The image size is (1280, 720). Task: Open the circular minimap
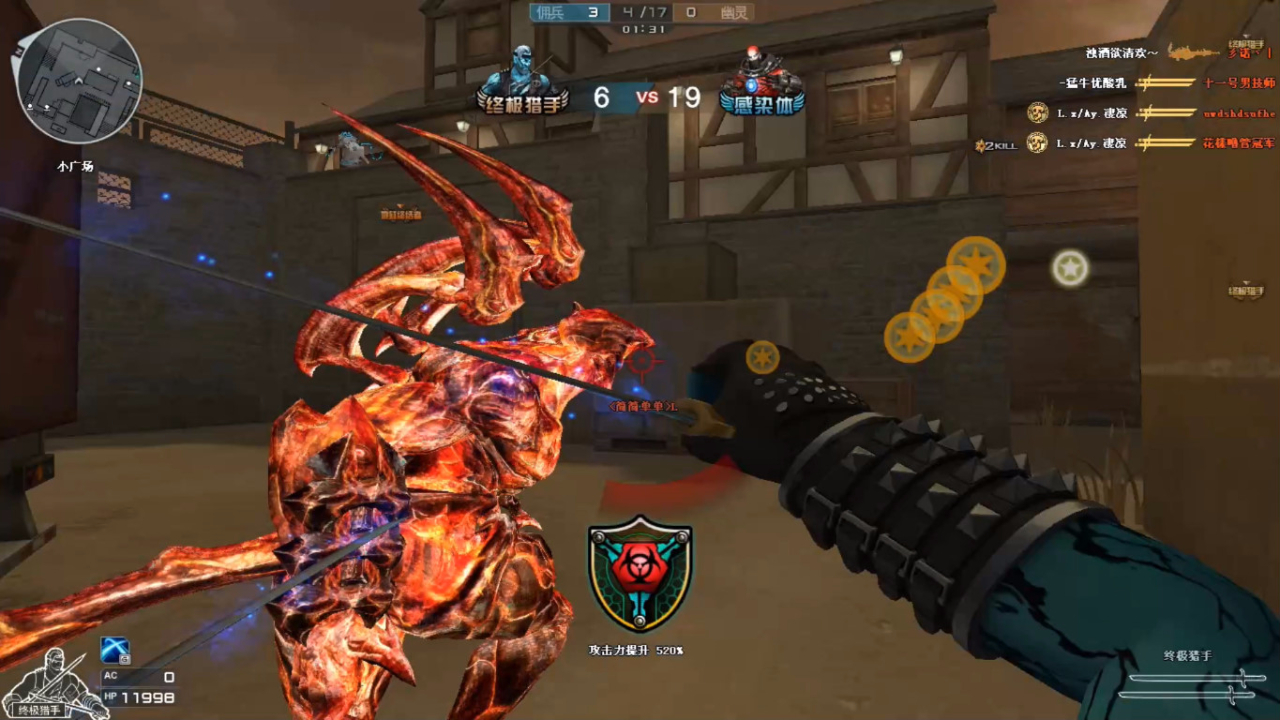tap(79, 81)
